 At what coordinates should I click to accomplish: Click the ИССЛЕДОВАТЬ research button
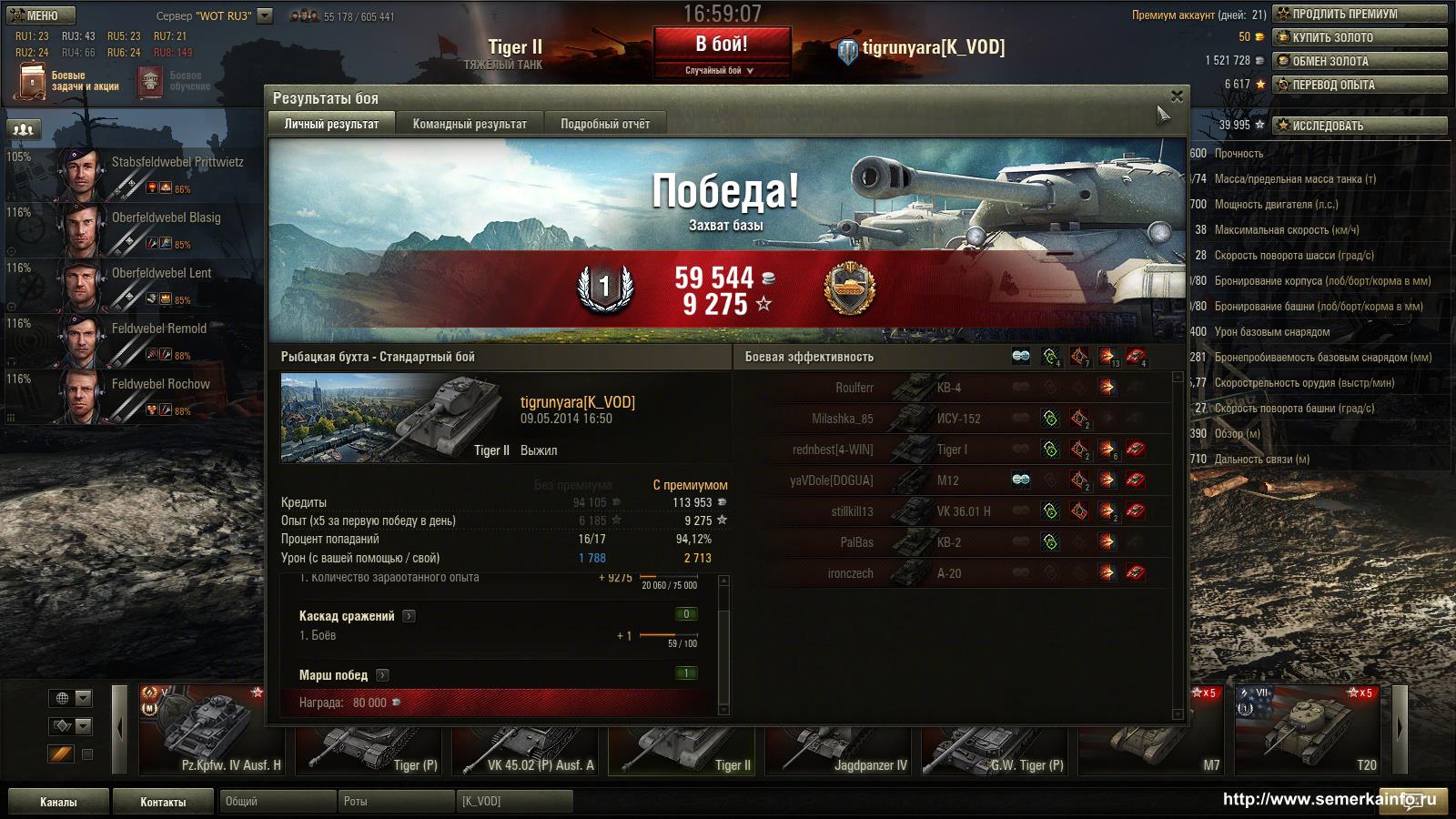point(1360,126)
